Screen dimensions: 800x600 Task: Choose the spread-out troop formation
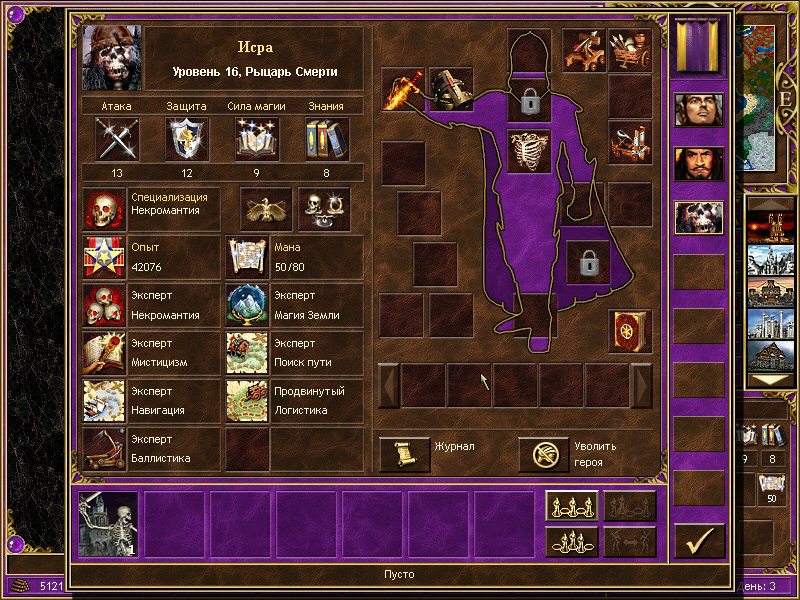pos(572,507)
